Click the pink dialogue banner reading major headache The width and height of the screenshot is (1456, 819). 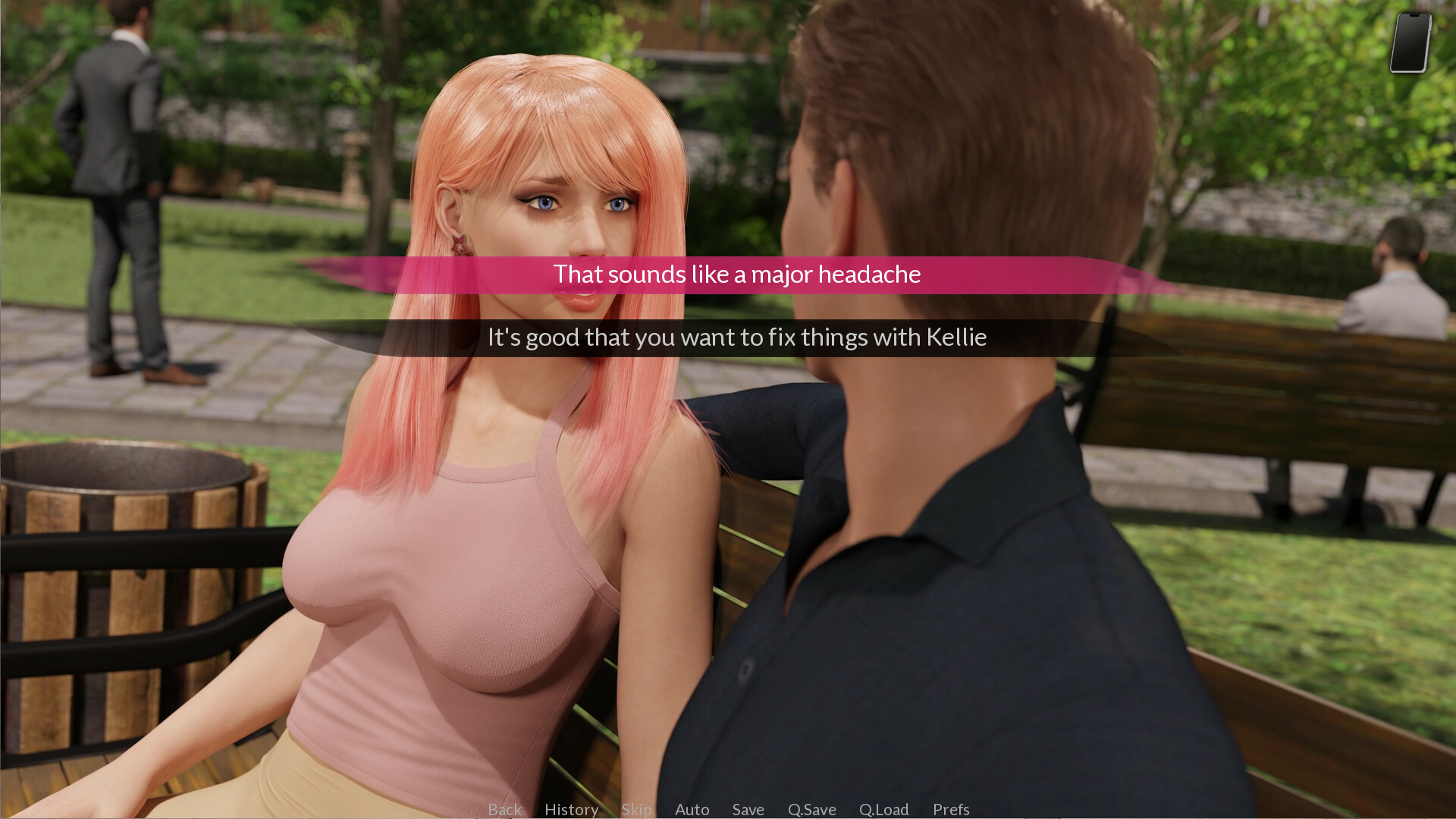pos(734,275)
